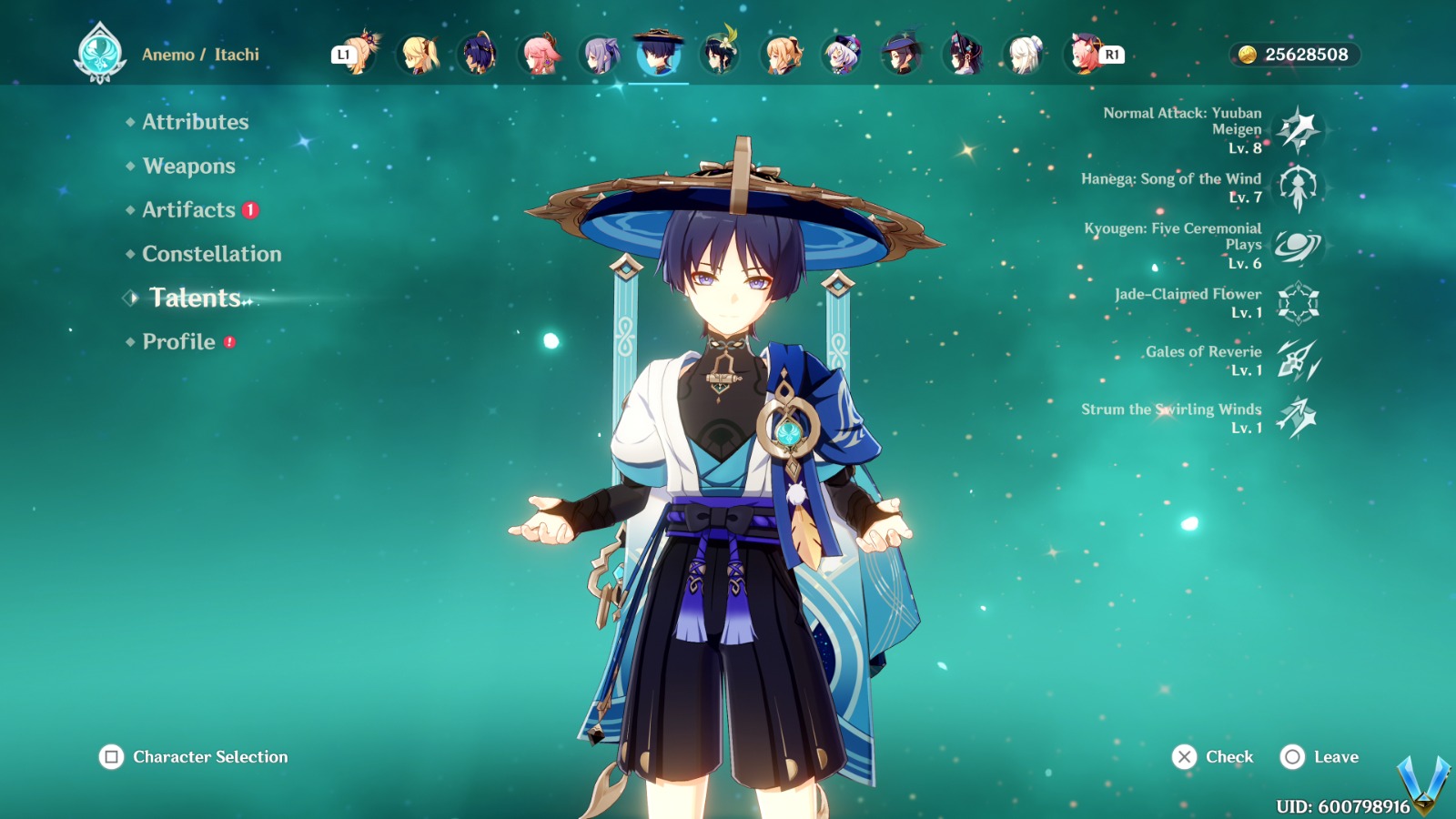Select Yae Miko's character portrait
The height and width of the screenshot is (819, 1456).
pos(540,55)
